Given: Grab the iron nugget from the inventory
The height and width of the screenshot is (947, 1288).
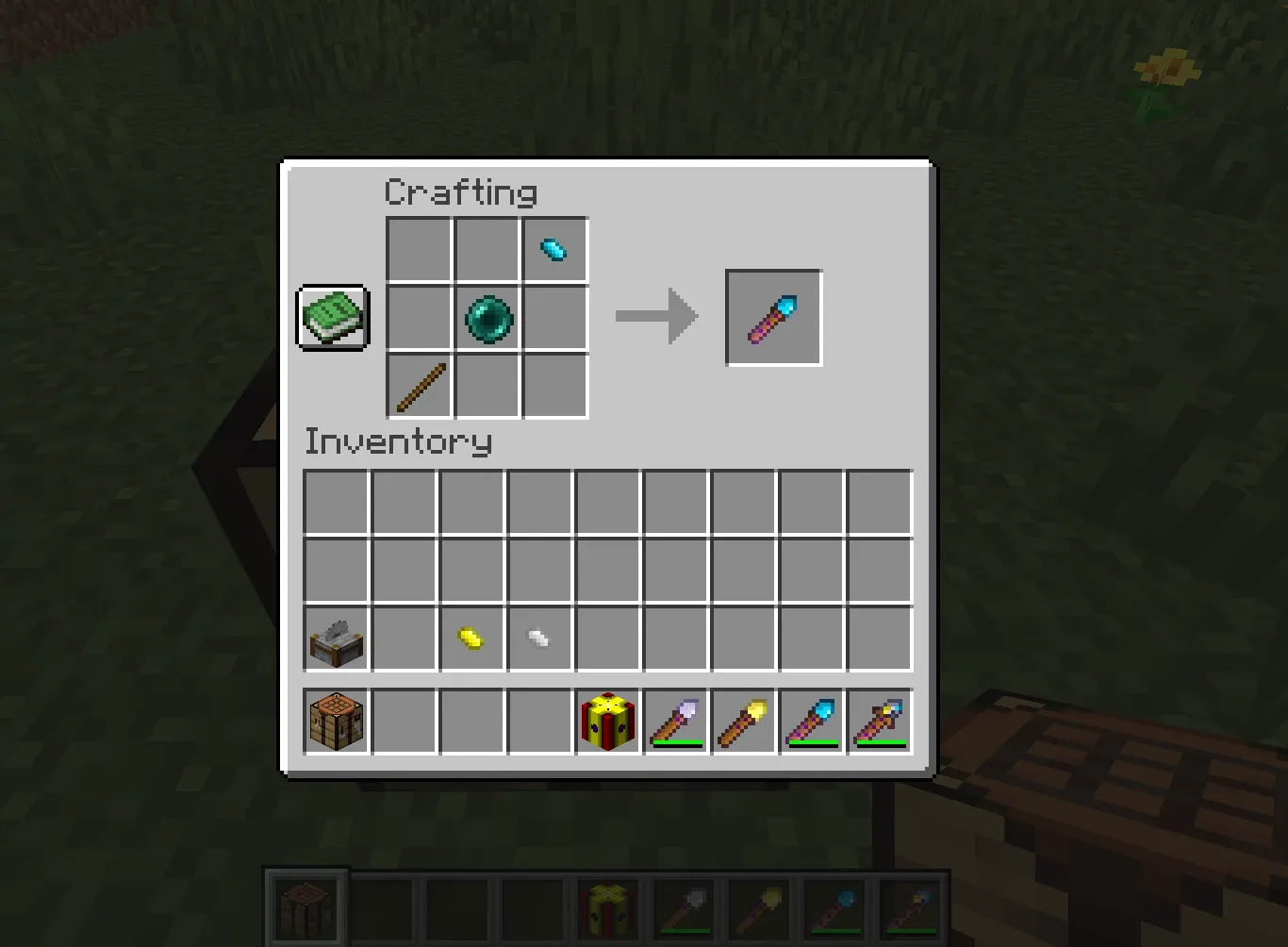Looking at the screenshot, I should (x=539, y=638).
